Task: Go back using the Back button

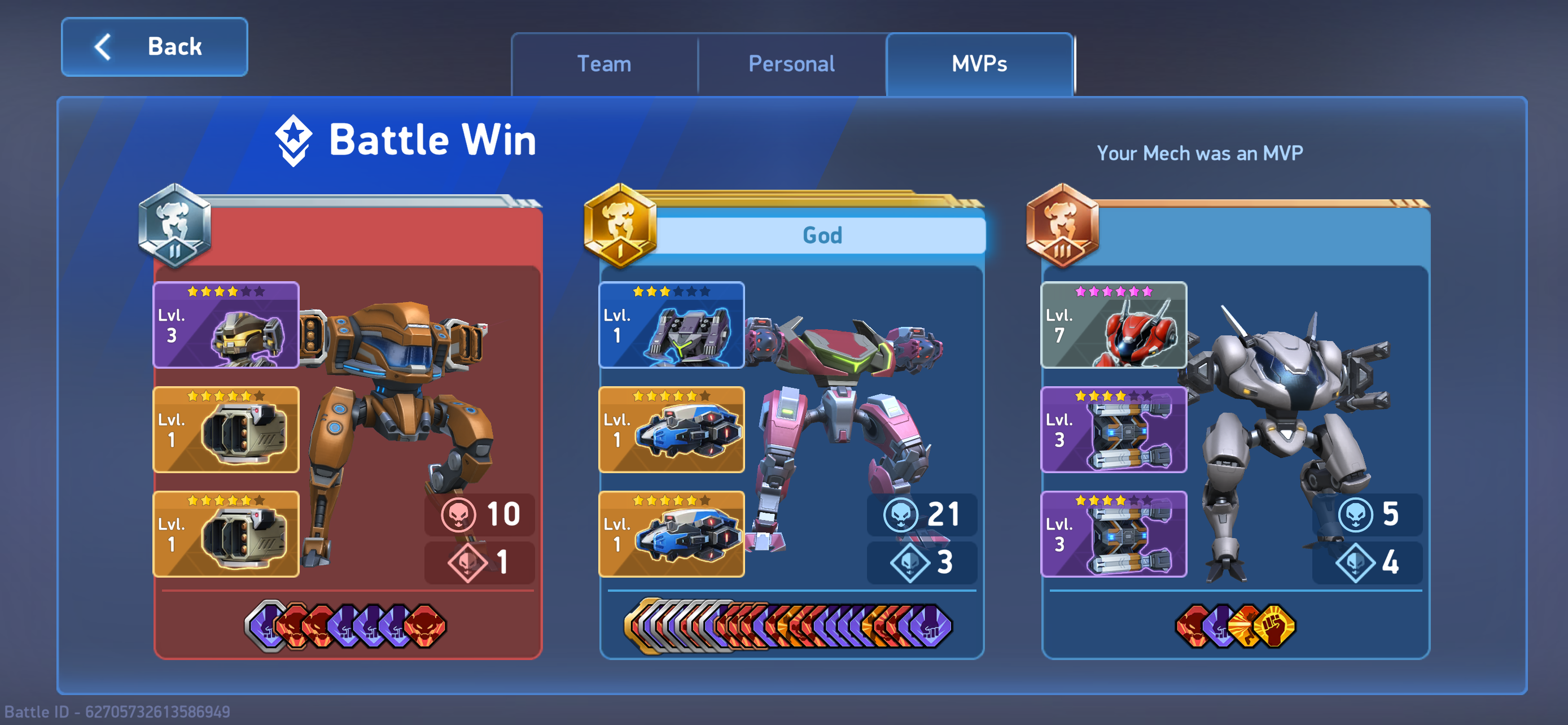Action: (155, 47)
